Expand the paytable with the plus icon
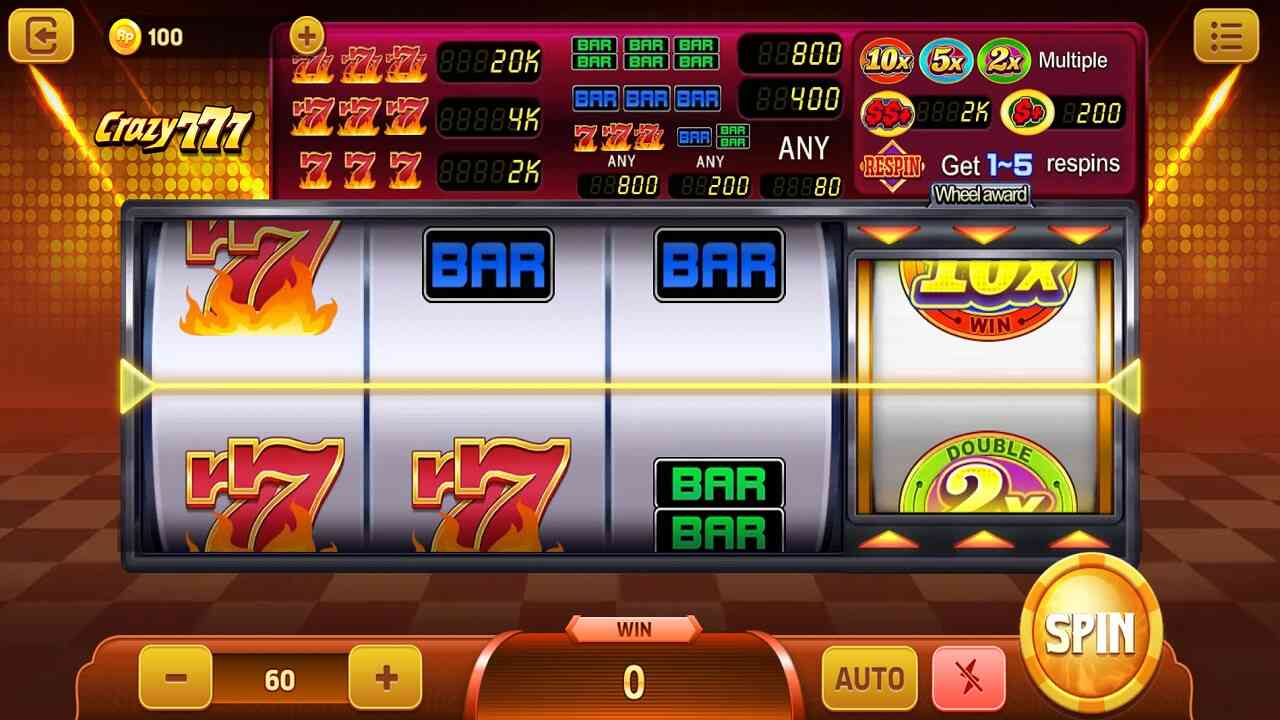Screen dimensions: 1280x720 pyautogui.click(x=307, y=37)
